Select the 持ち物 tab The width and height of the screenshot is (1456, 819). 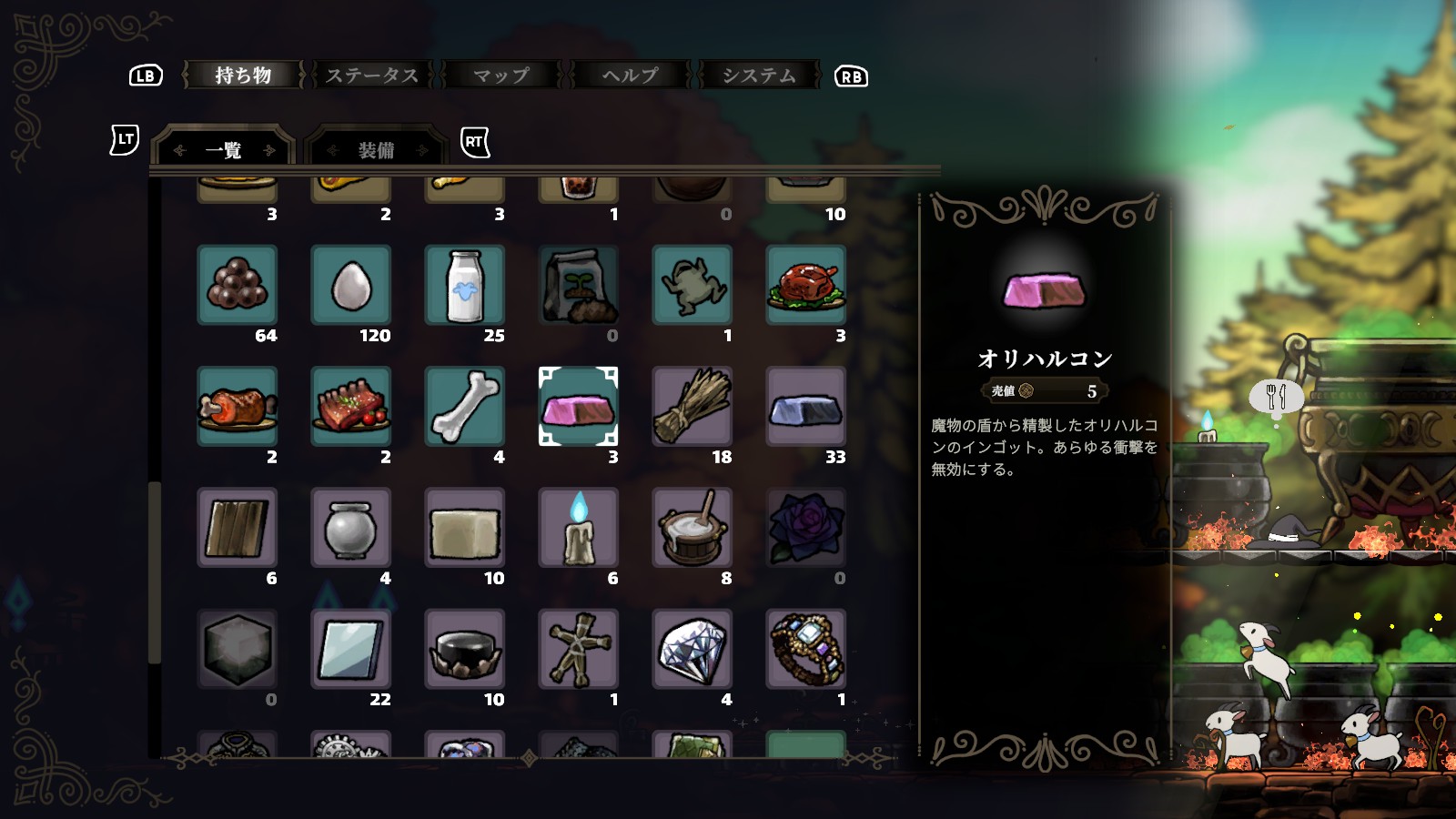pyautogui.click(x=243, y=76)
